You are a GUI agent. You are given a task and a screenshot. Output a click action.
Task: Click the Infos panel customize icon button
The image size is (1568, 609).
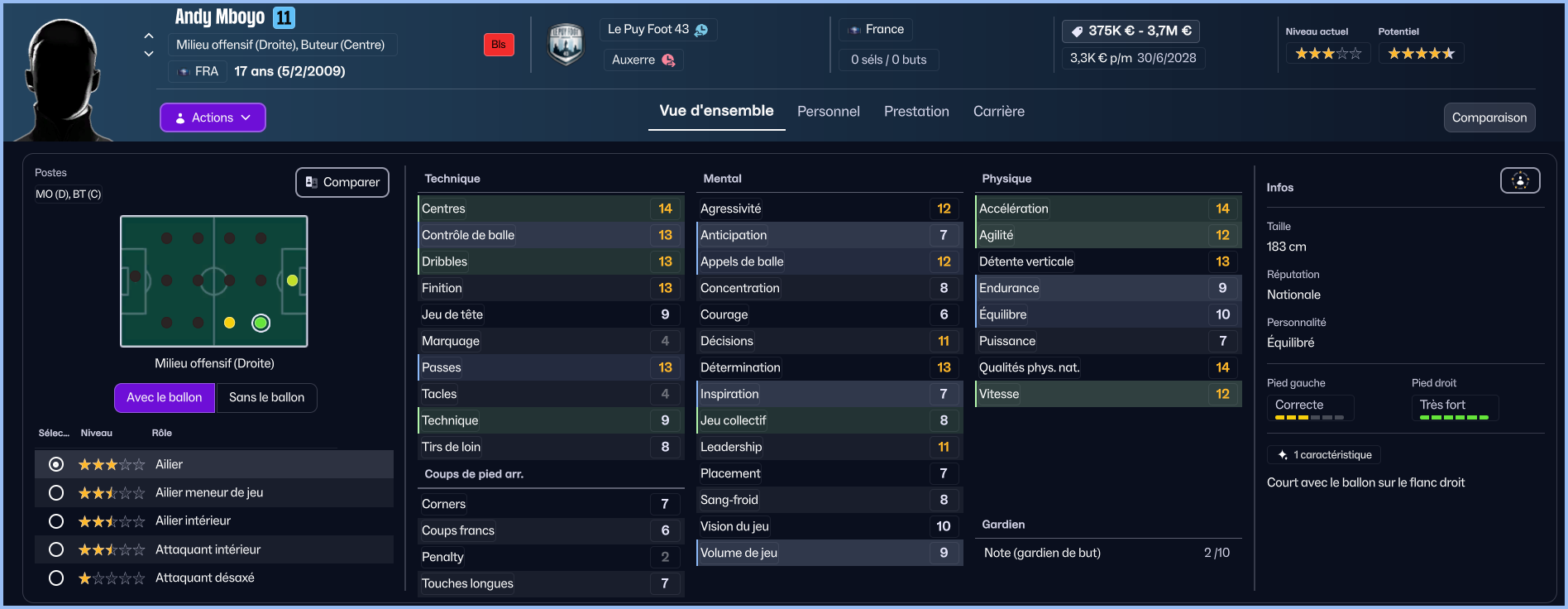coord(1520,180)
